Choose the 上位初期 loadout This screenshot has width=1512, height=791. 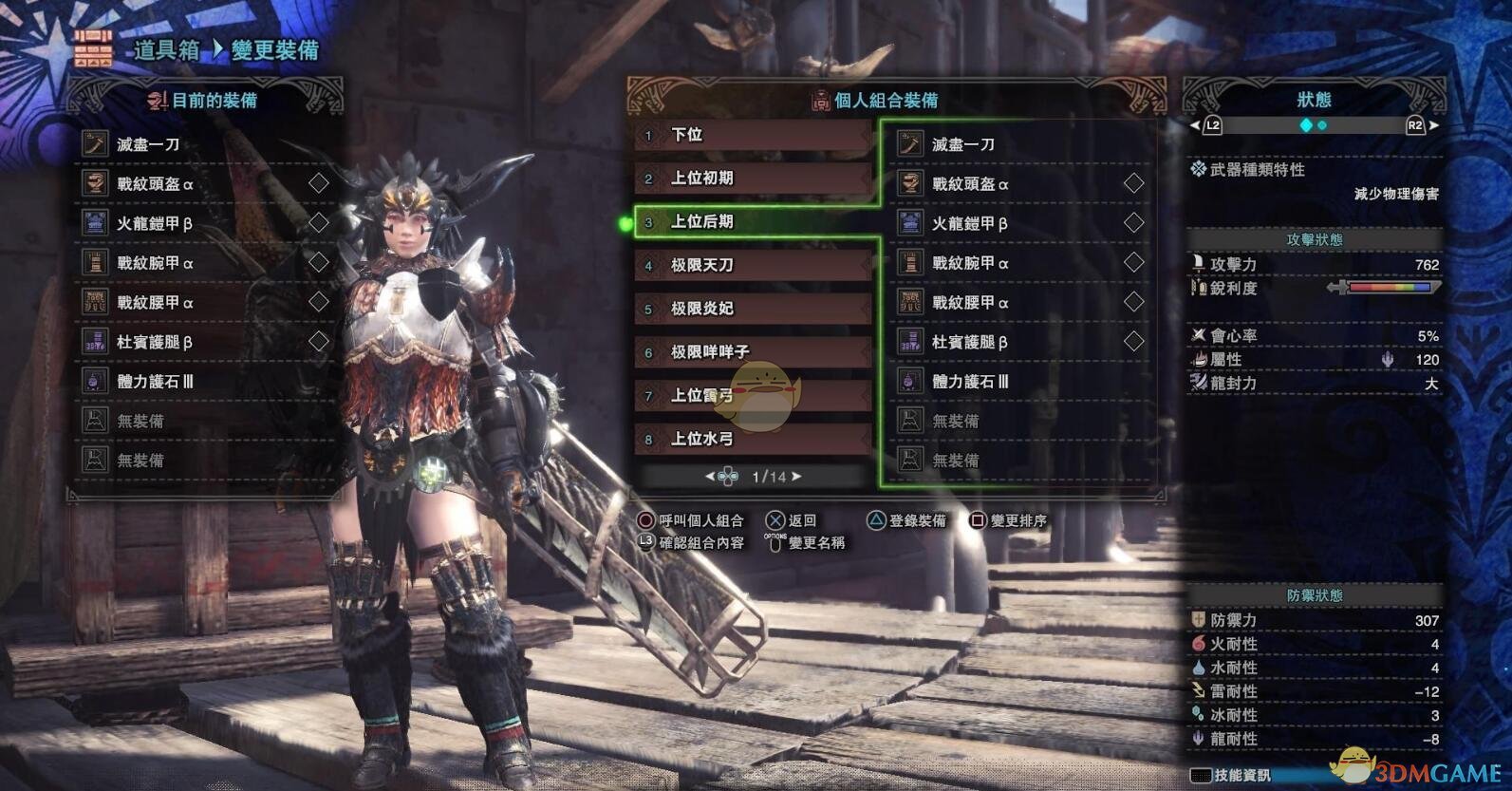(753, 179)
